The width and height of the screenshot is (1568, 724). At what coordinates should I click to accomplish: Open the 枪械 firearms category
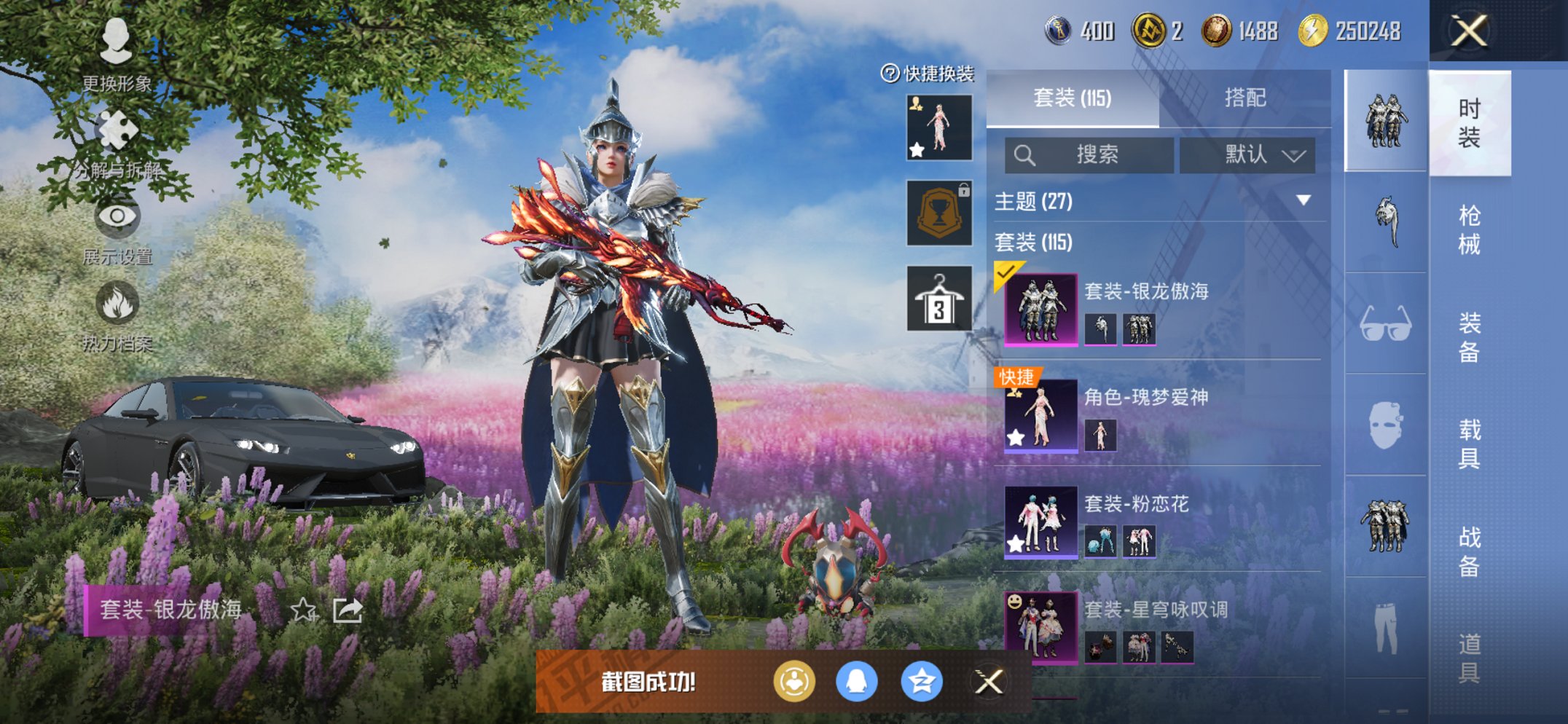coord(1469,229)
